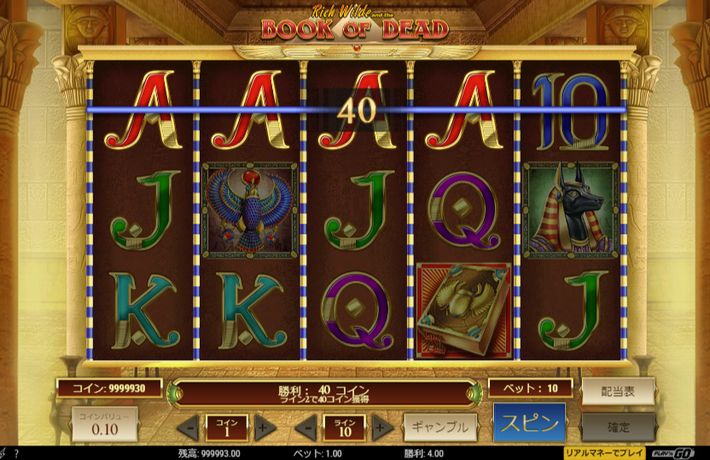Open the gamble feature (ギャンブル)
This screenshot has width=710, height=460.
(x=439, y=427)
